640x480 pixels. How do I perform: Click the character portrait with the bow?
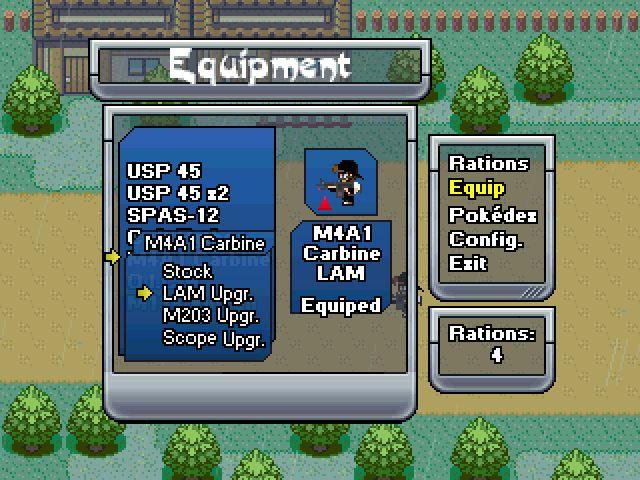[x=340, y=182]
